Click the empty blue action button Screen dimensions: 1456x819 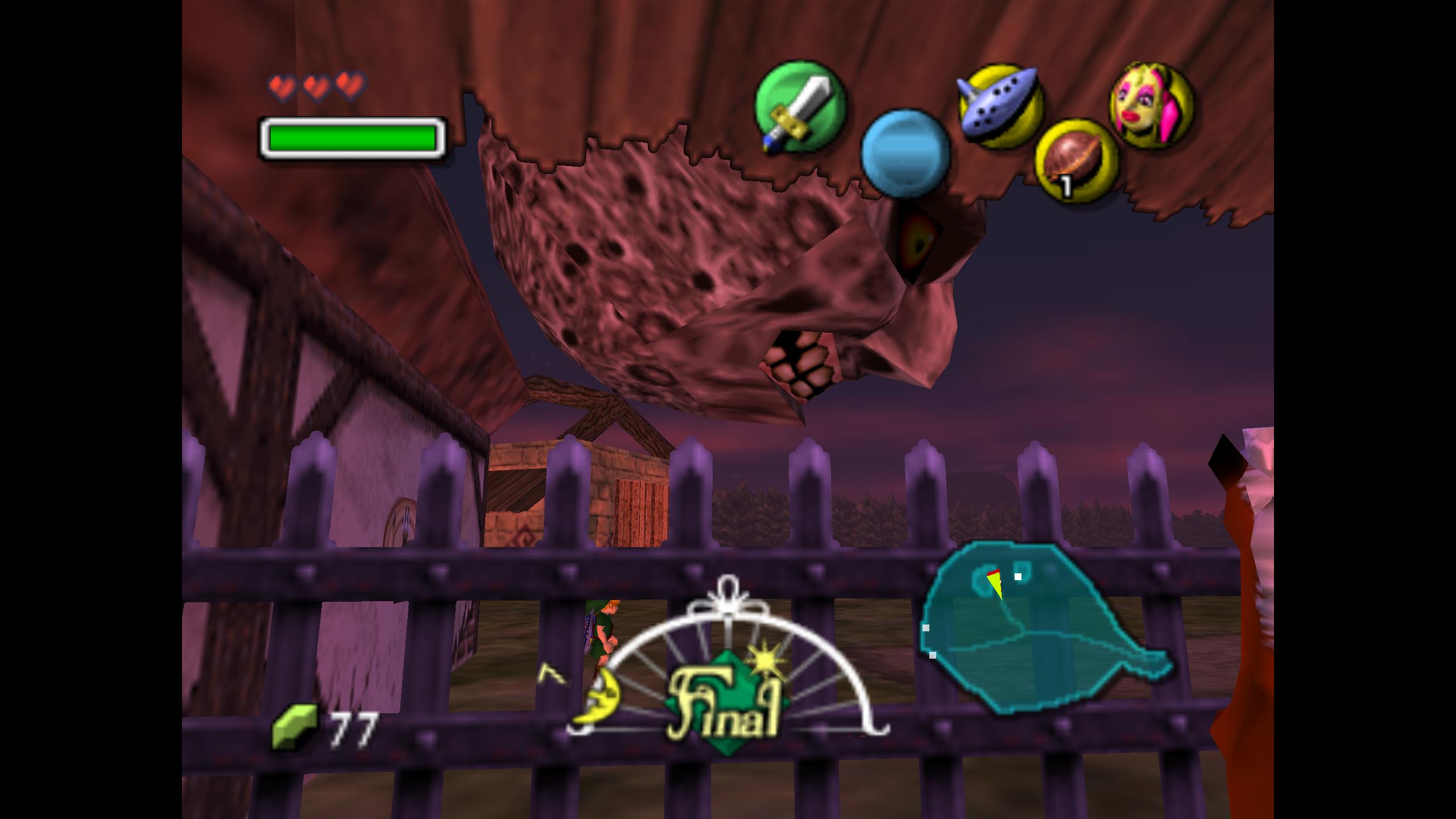[905, 154]
